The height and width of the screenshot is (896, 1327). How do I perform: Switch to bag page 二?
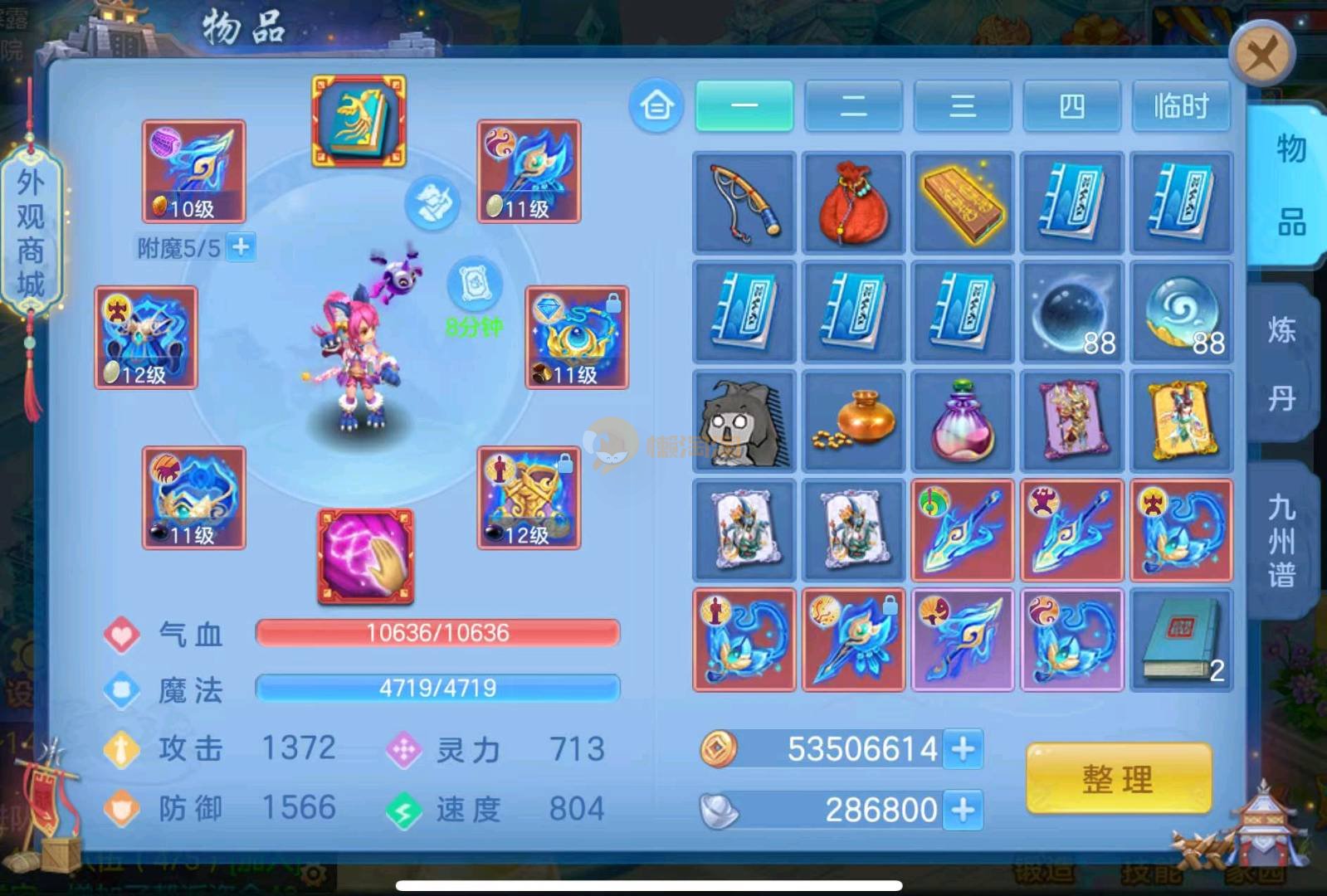tap(853, 106)
